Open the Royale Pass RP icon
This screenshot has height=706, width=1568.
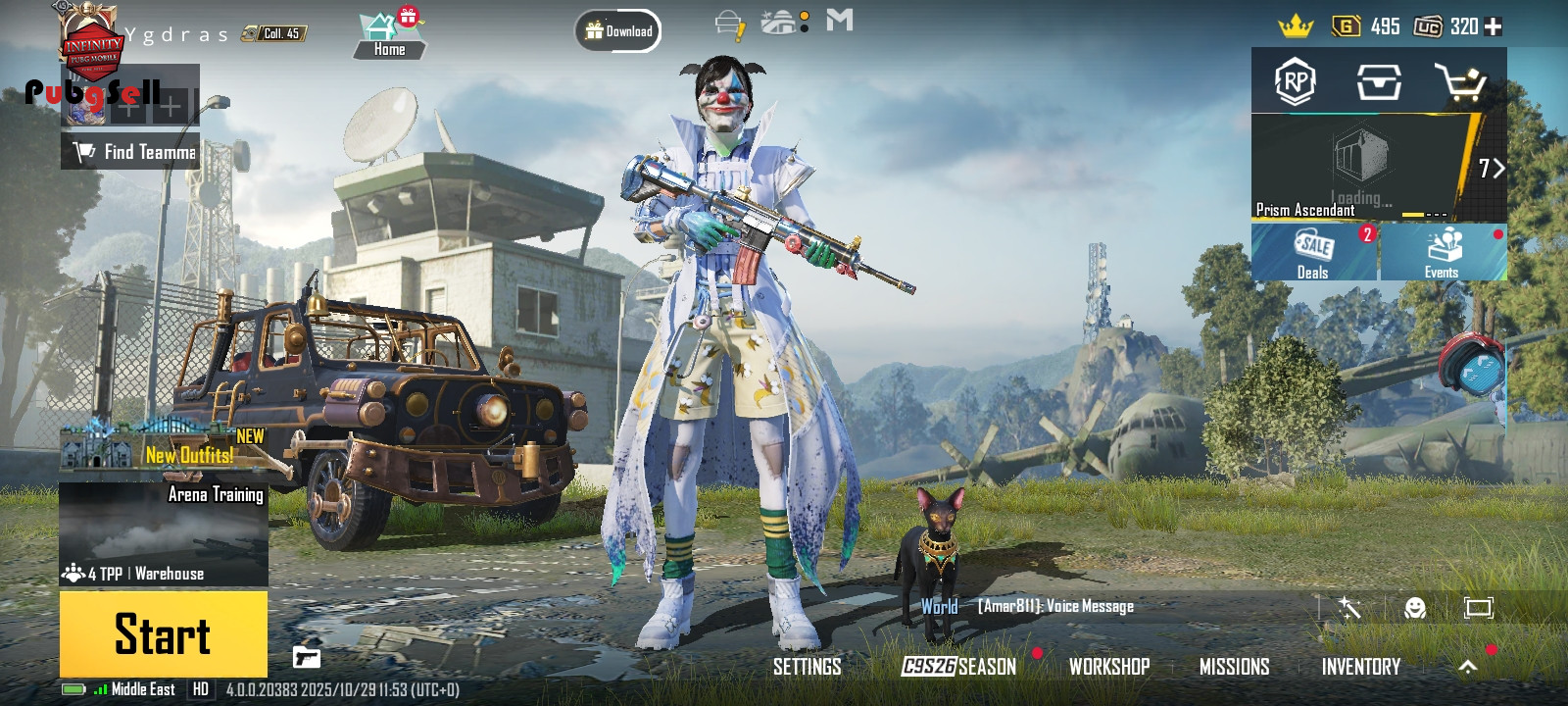(x=1295, y=82)
